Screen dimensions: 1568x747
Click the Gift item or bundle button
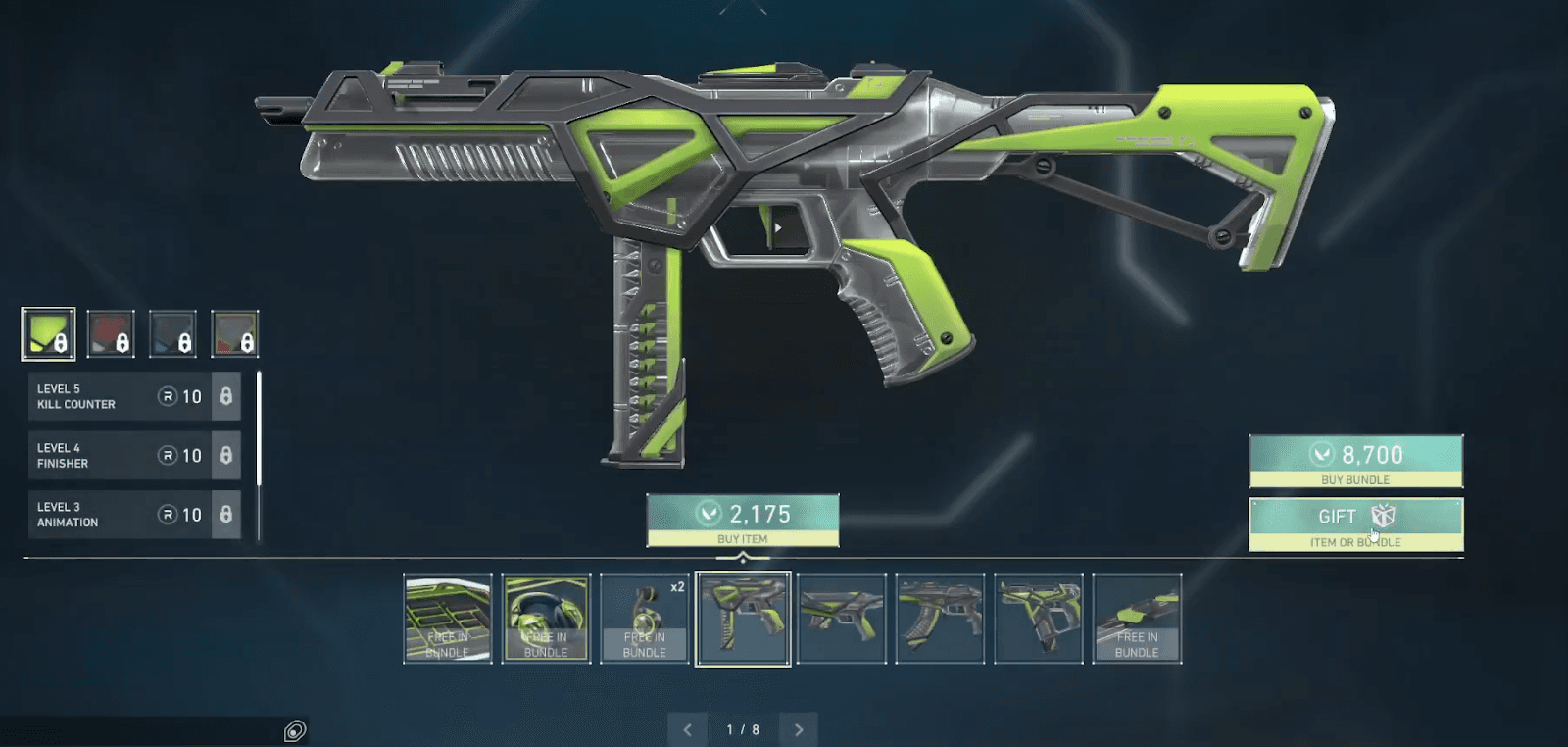[1355, 521]
